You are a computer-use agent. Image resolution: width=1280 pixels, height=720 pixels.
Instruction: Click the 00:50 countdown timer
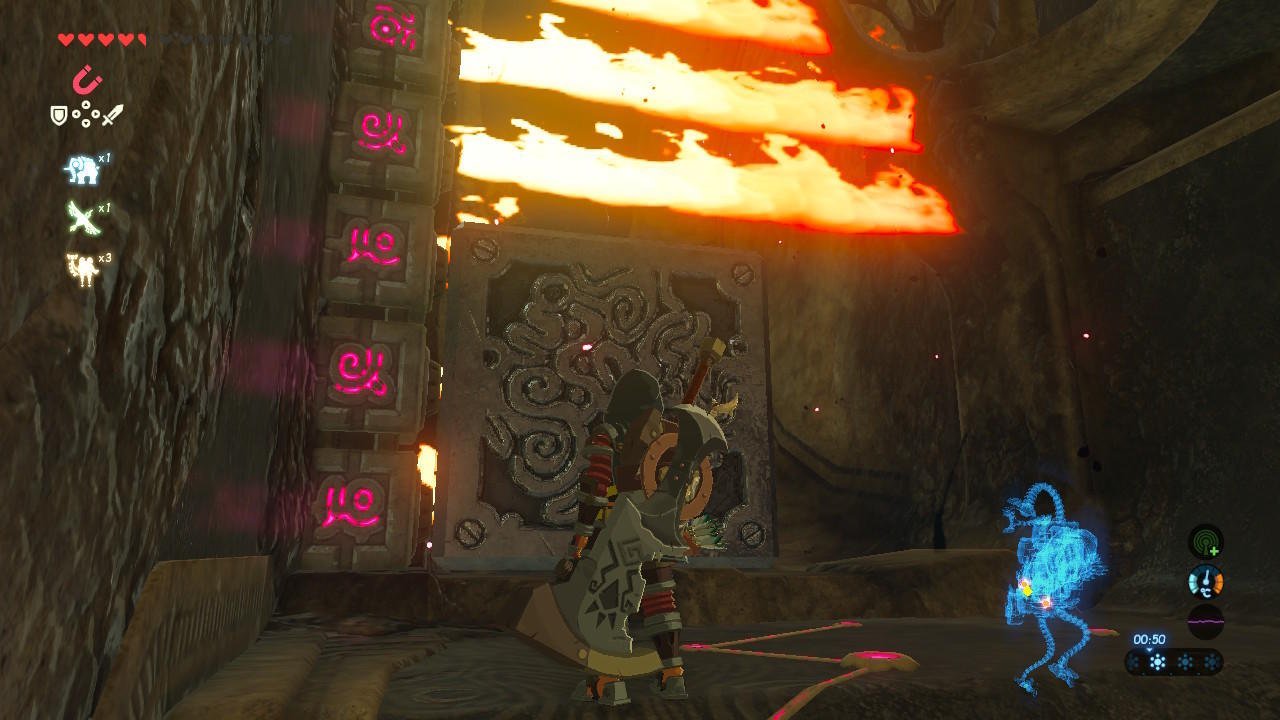(1150, 638)
